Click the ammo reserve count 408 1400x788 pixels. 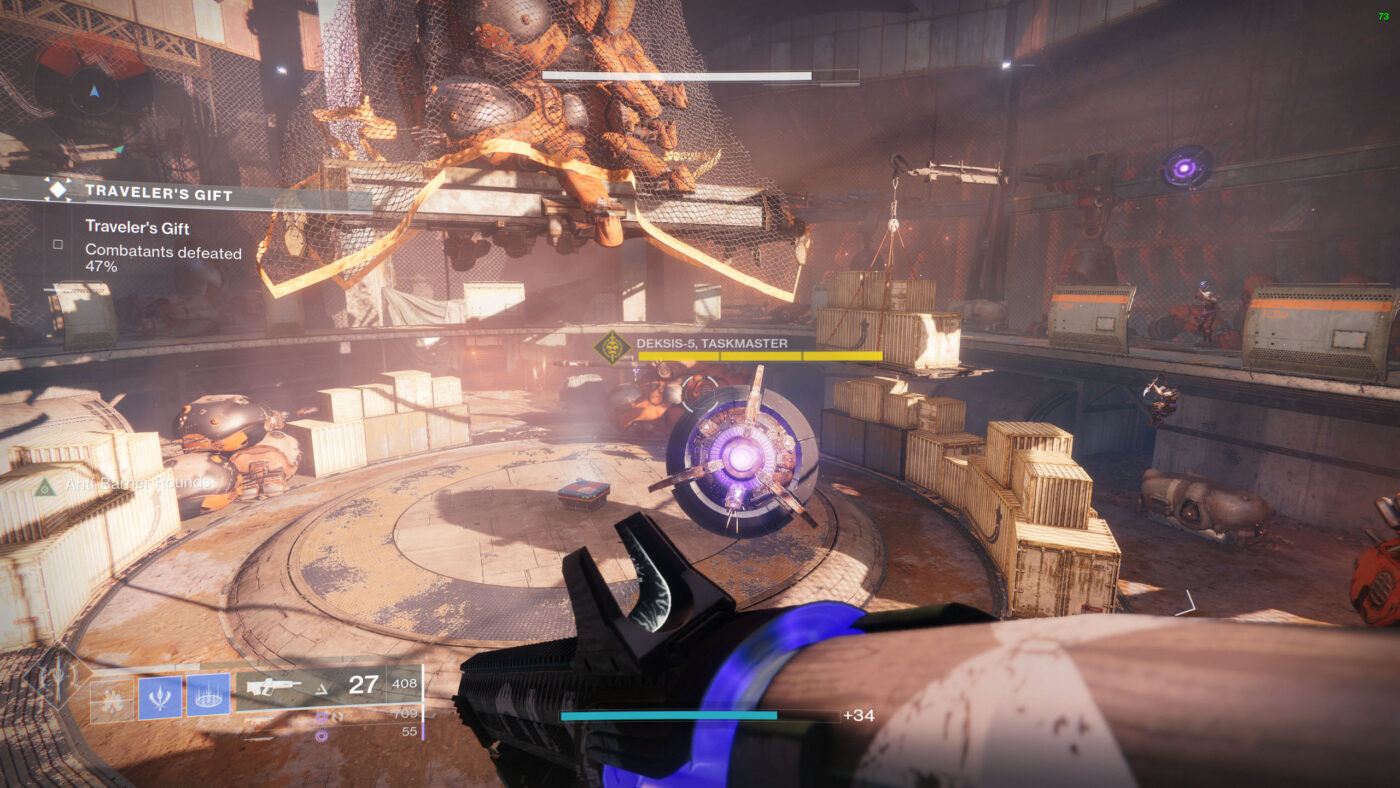(x=405, y=683)
